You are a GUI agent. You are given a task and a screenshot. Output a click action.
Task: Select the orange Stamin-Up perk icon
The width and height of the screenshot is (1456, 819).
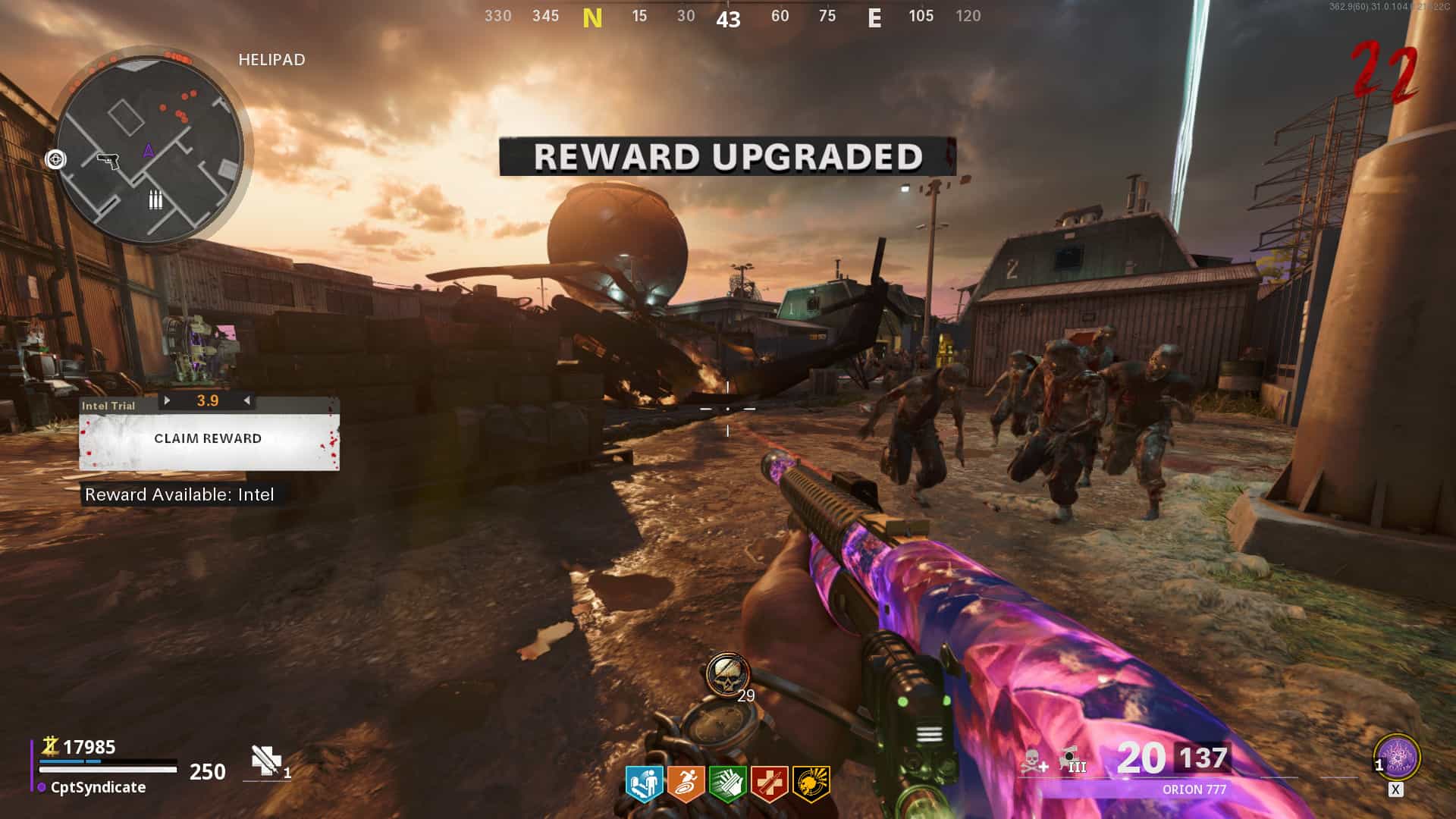(686, 784)
